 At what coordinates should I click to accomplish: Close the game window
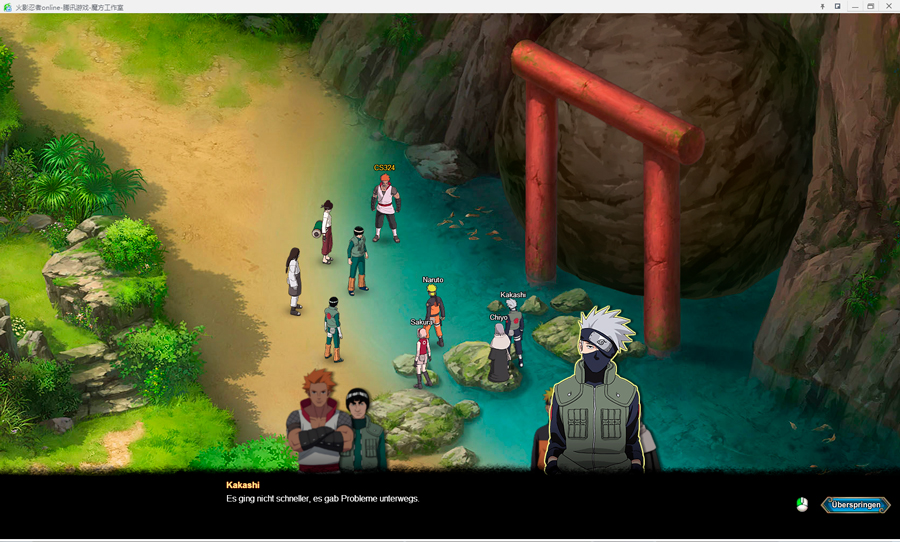888,6
